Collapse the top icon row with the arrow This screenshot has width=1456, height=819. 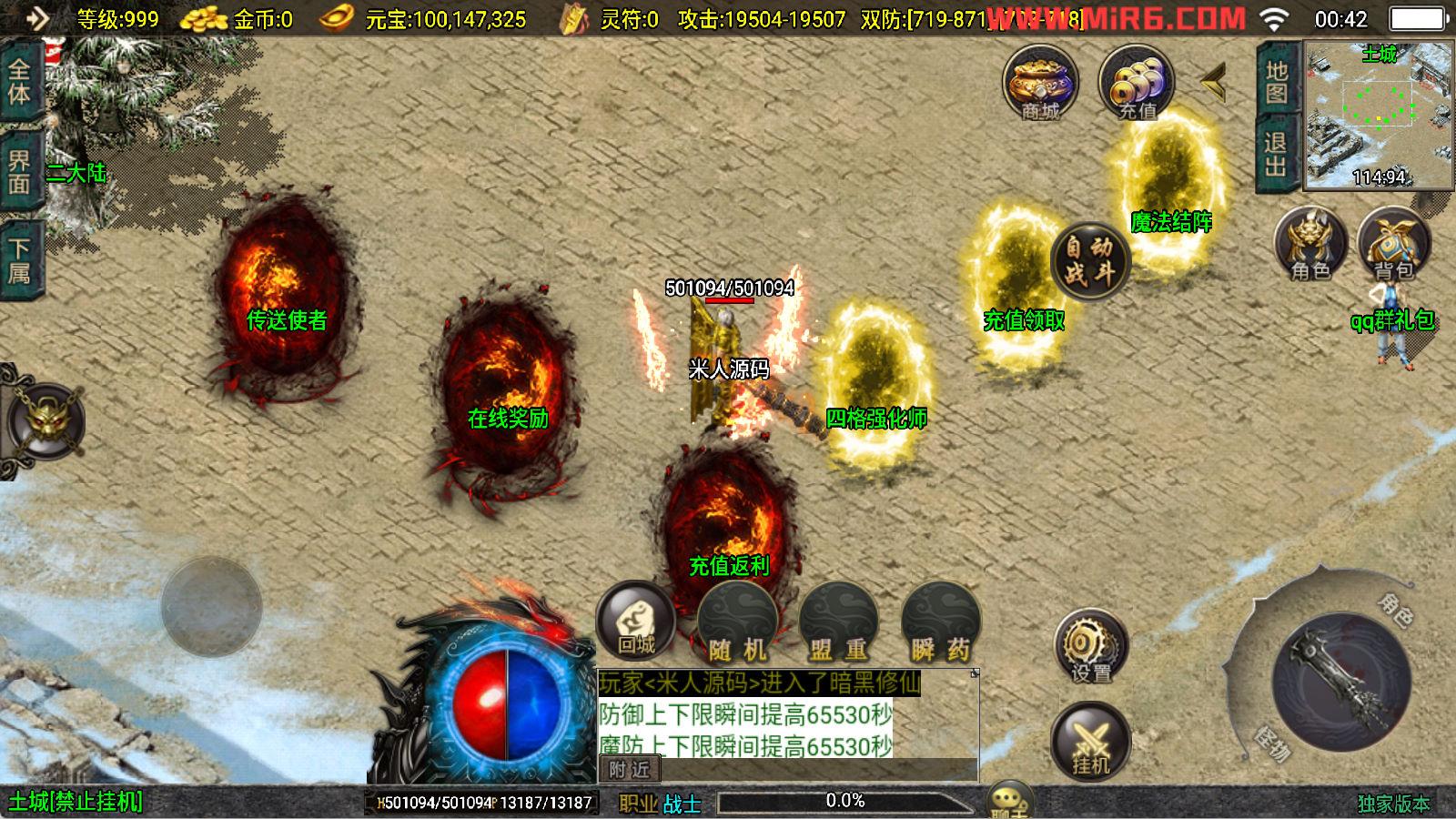1214,83
